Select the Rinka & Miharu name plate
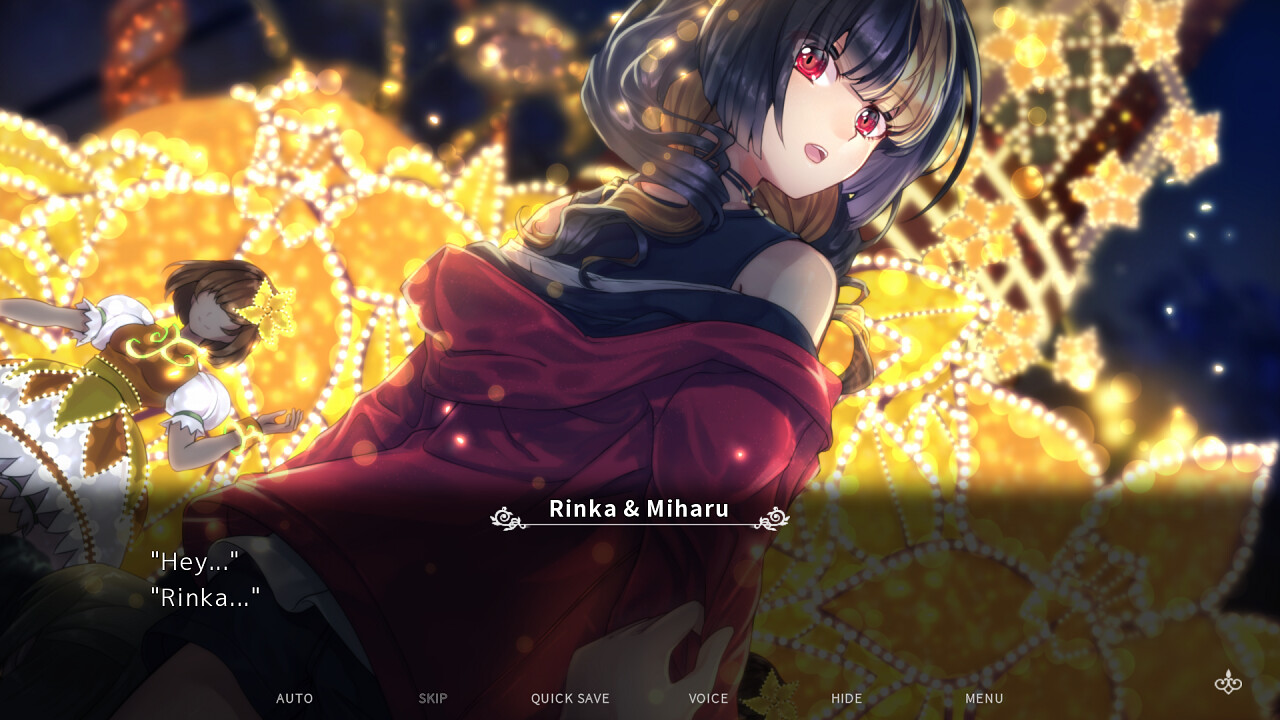Image resolution: width=1280 pixels, height=720 pixels. point(638,509)
